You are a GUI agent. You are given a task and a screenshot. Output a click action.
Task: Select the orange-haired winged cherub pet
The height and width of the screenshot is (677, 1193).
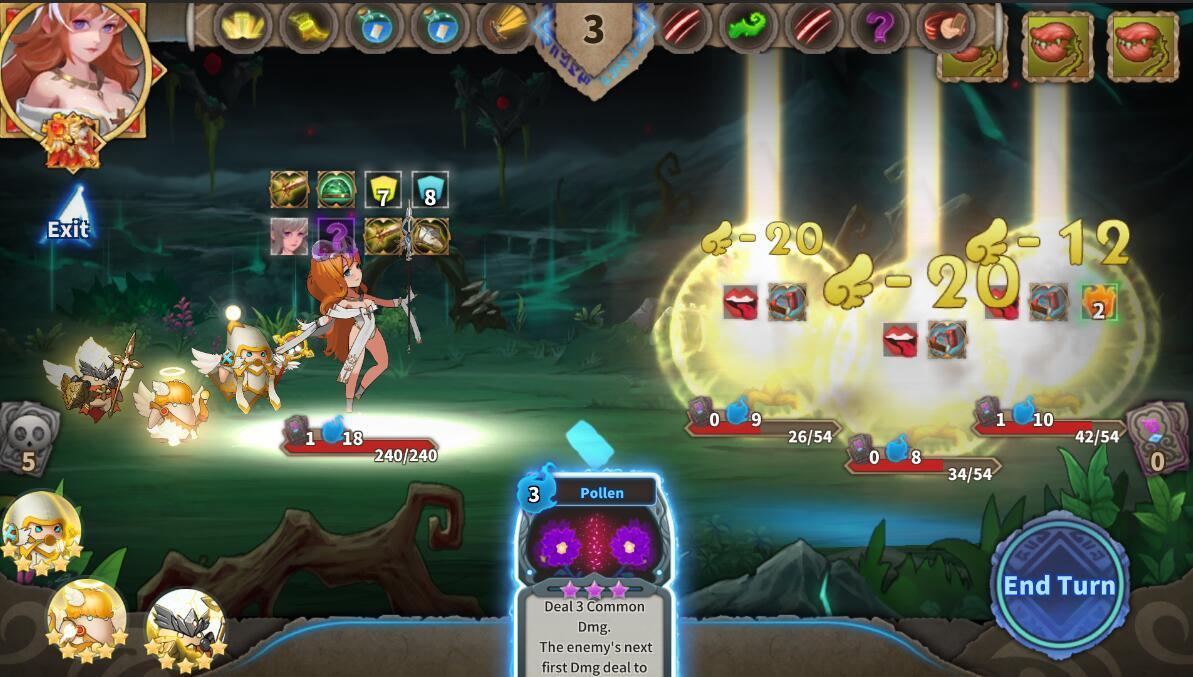point(86,619)
